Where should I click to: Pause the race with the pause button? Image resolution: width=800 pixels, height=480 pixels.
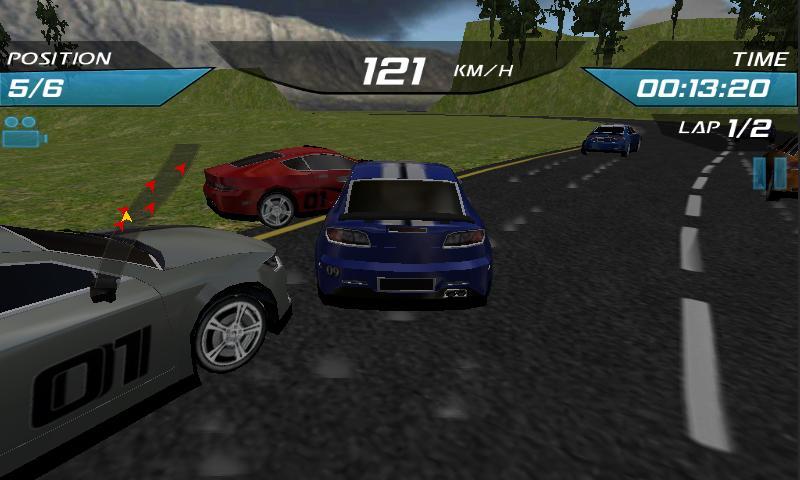click(770, 172)
